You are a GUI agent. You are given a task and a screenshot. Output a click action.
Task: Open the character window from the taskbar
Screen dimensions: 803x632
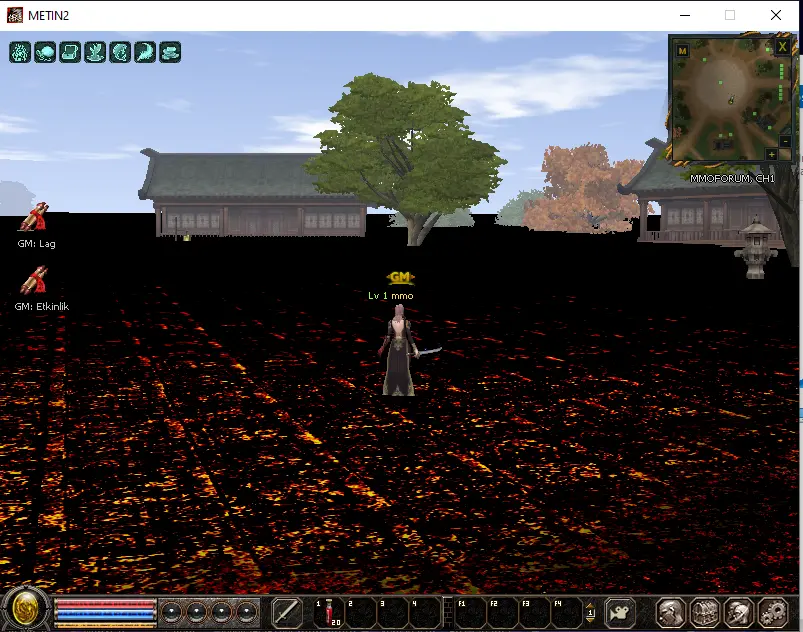(x=671, y=612)
